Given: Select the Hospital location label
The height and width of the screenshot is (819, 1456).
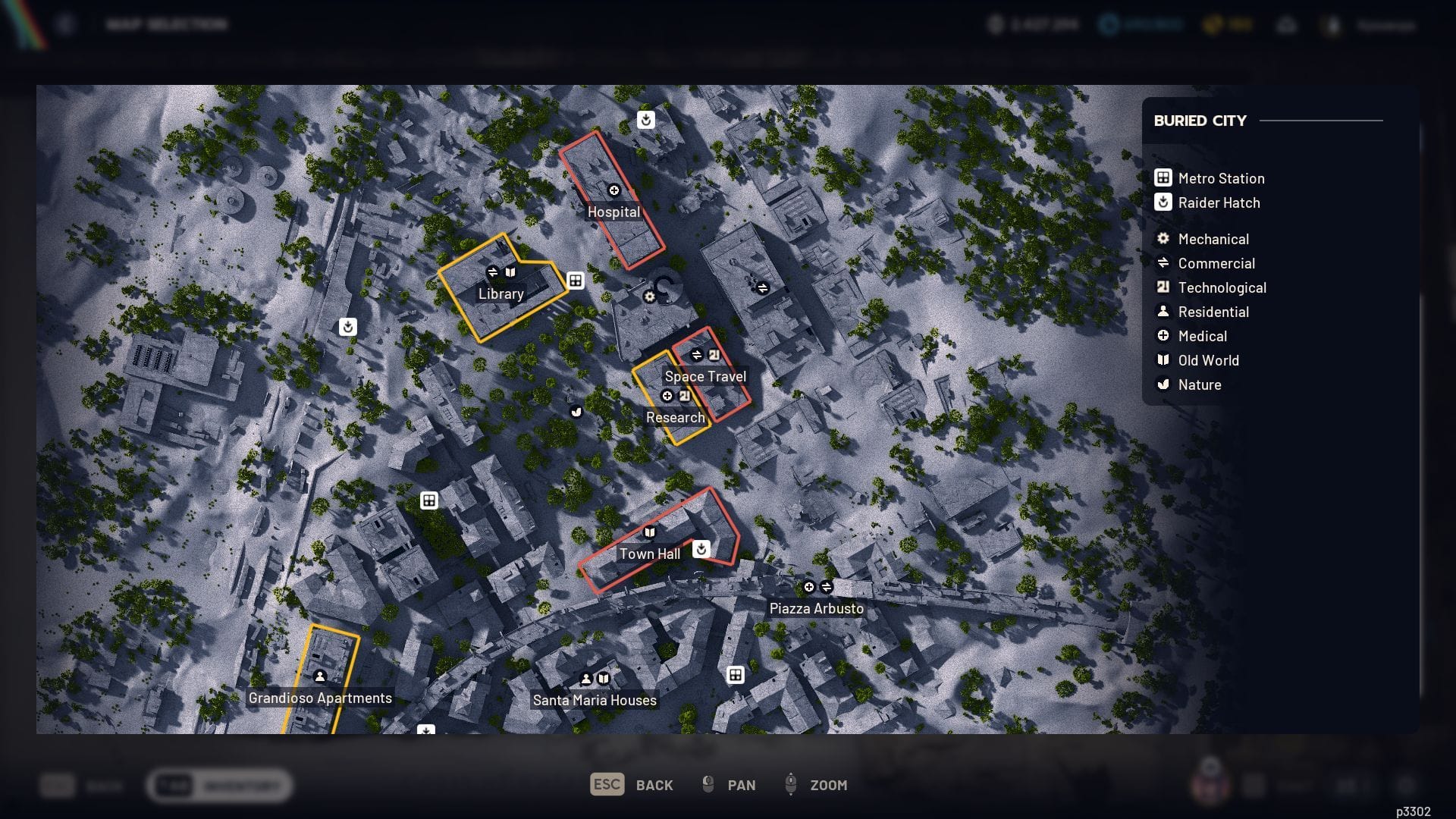Looking at the screenshot, I should pos(613,212).
